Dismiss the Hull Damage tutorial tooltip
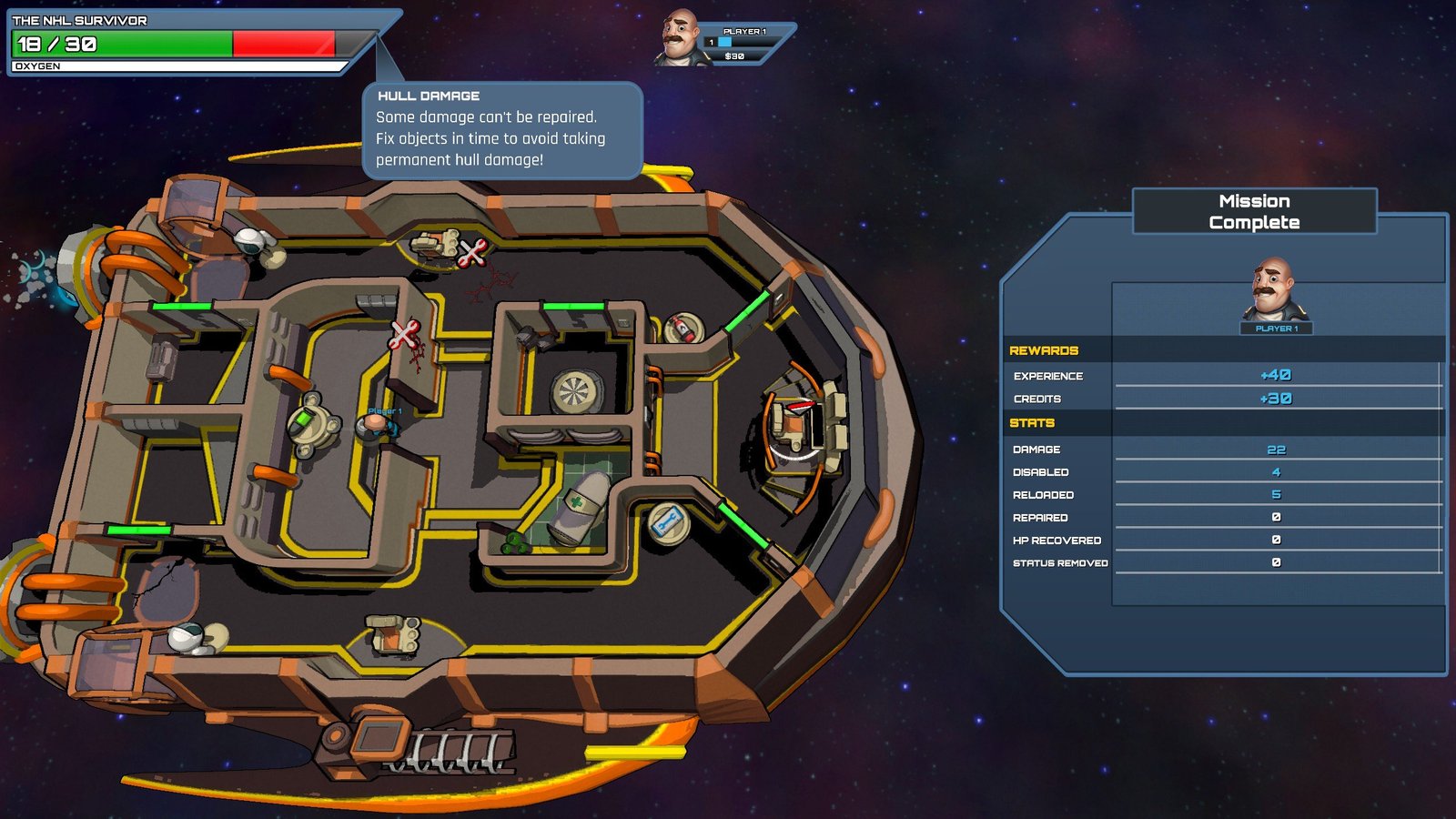Viewport: 1456px width, 819px height. tap(501, 128)
